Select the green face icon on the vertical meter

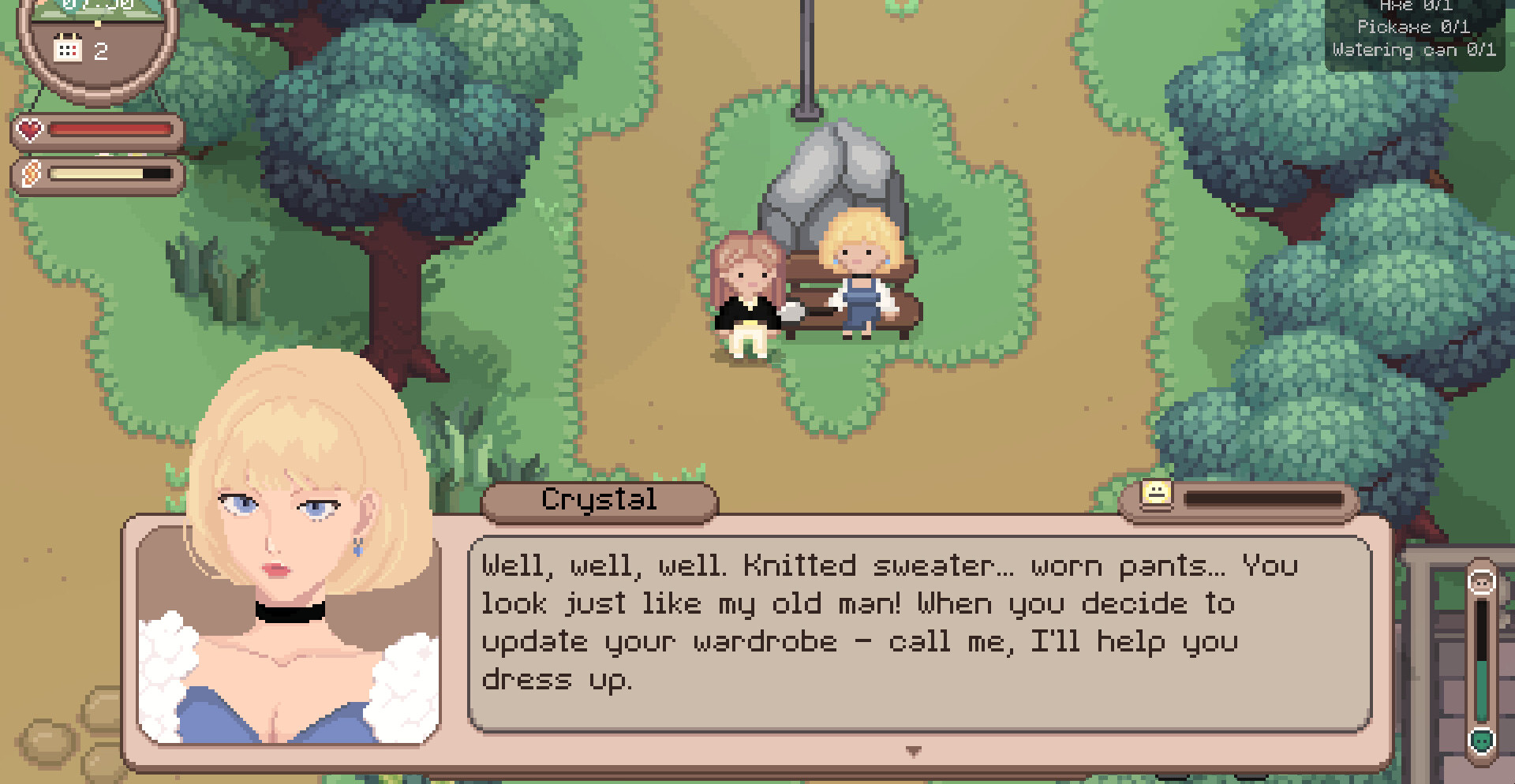click(x=1482, y=741)
